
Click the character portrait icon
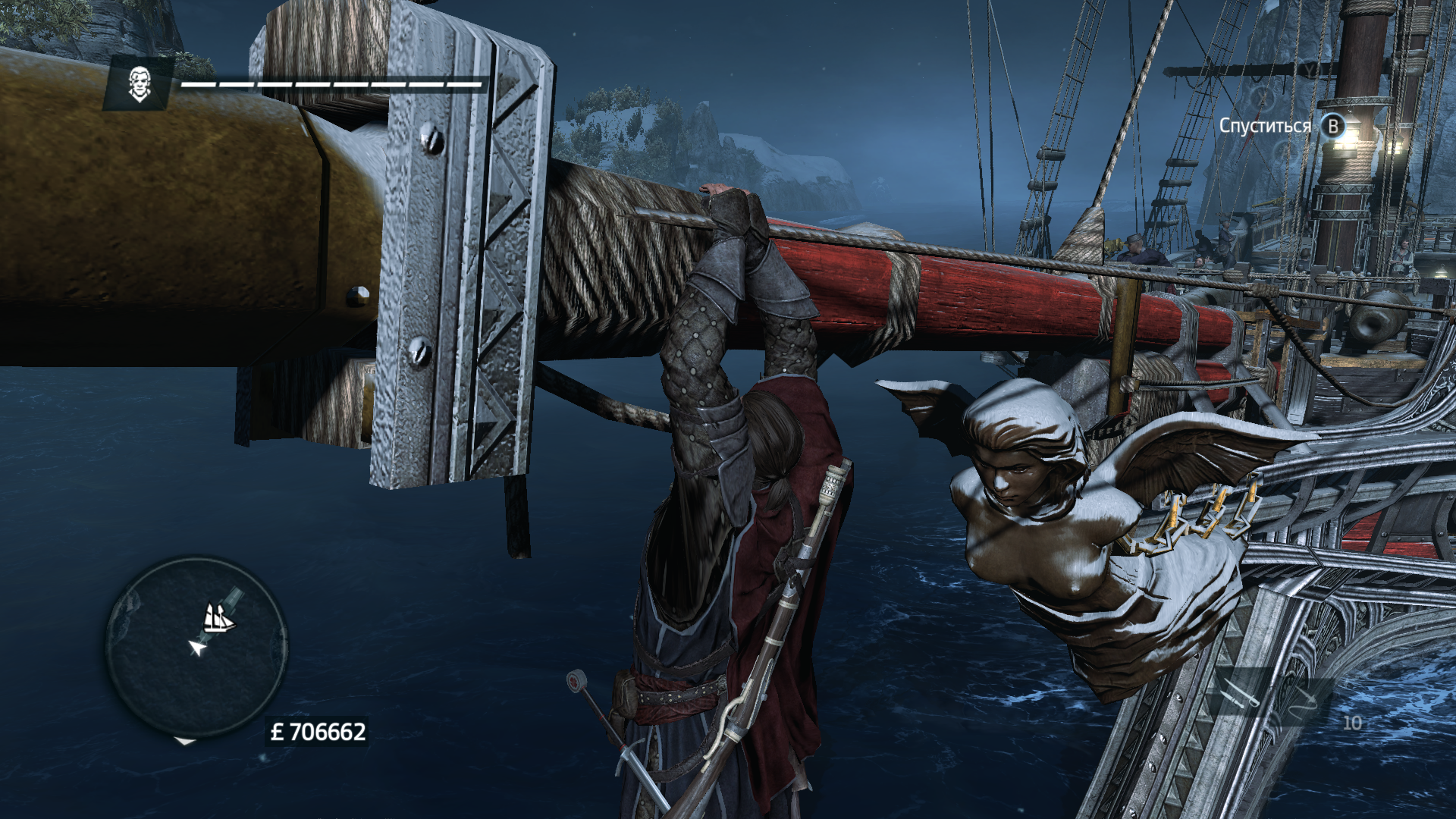coord(138,83)
